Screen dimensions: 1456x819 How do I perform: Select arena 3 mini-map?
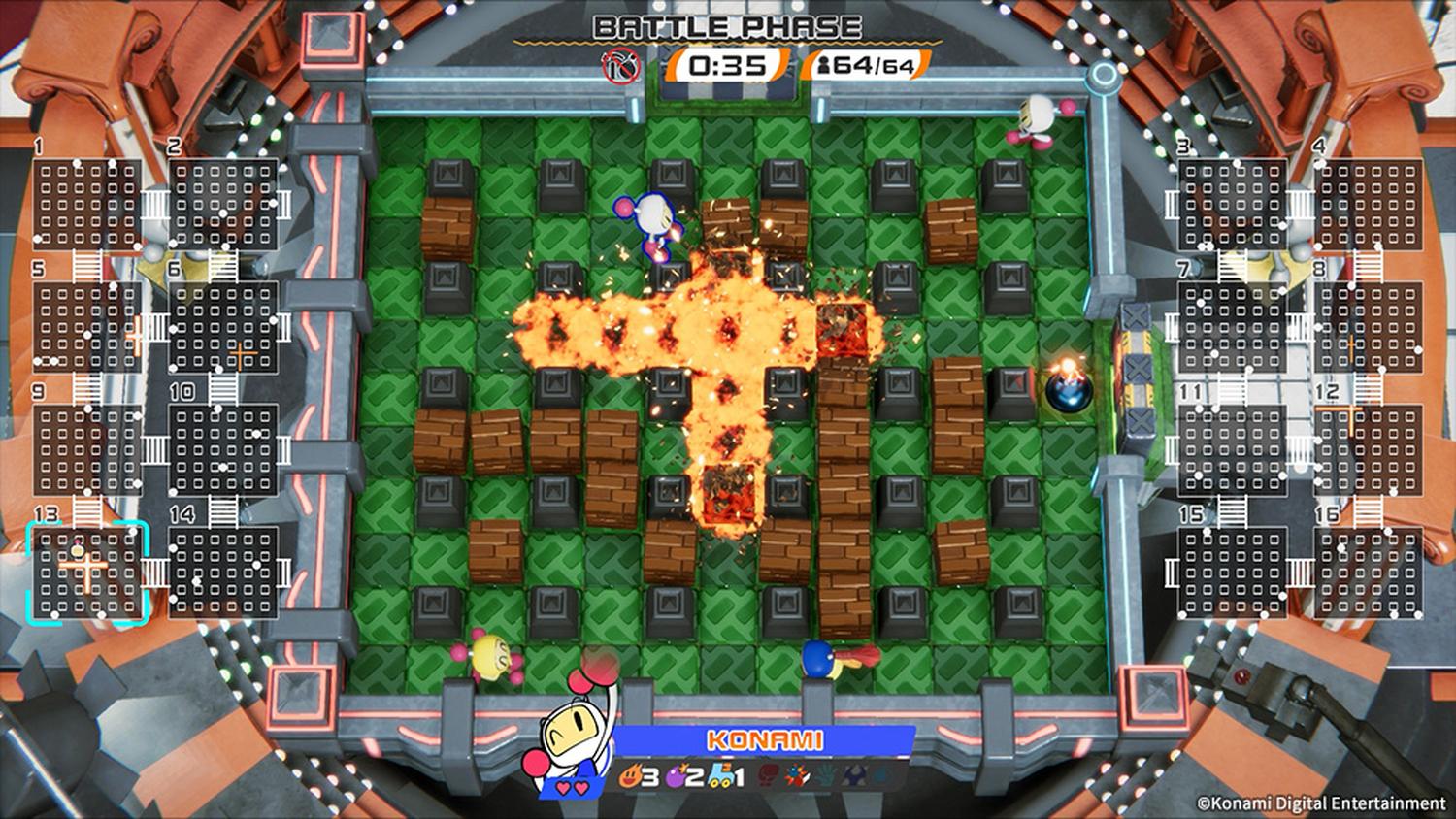click(1232, 204)
